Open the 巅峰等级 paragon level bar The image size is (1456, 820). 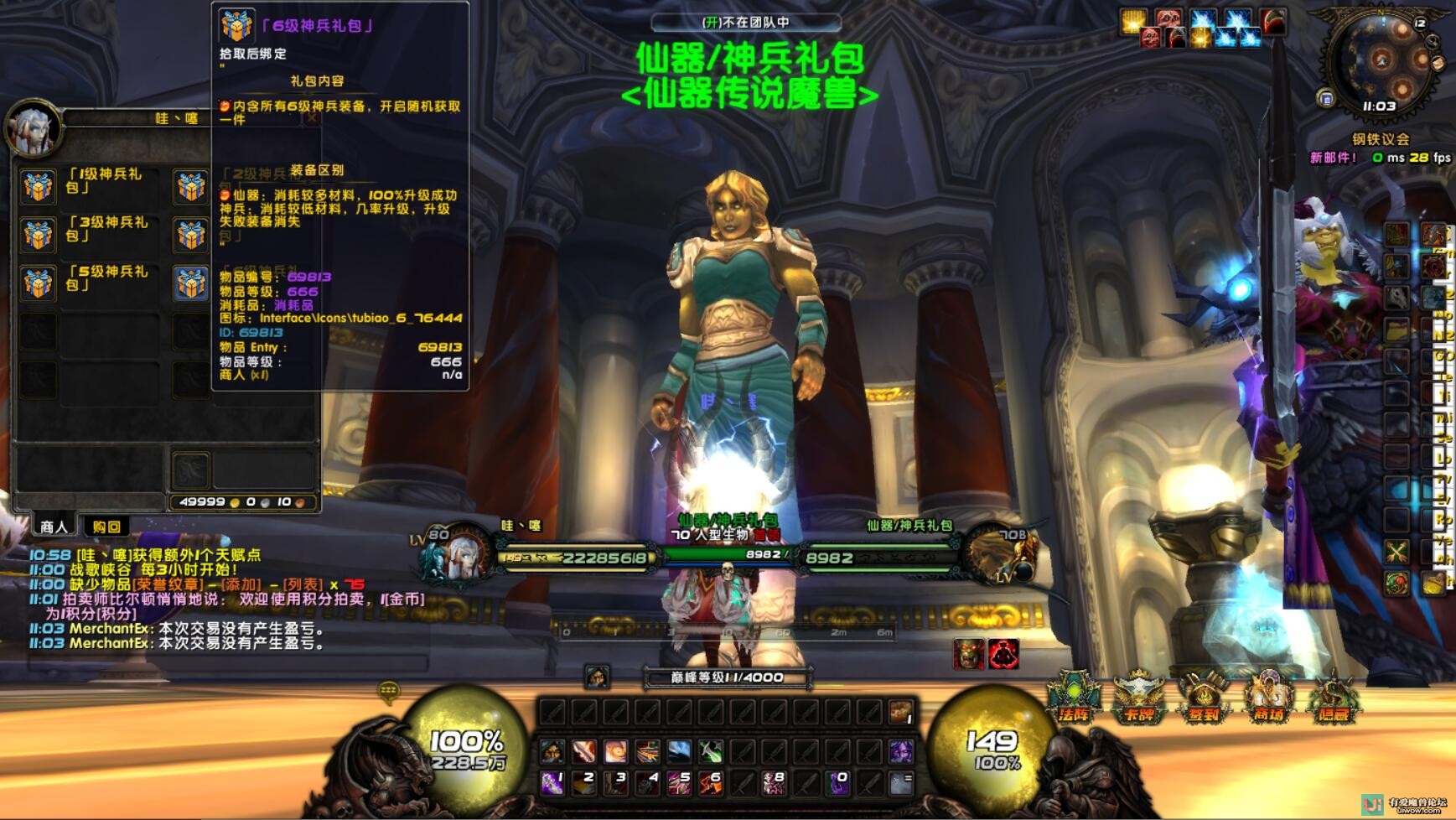point(727,677)
